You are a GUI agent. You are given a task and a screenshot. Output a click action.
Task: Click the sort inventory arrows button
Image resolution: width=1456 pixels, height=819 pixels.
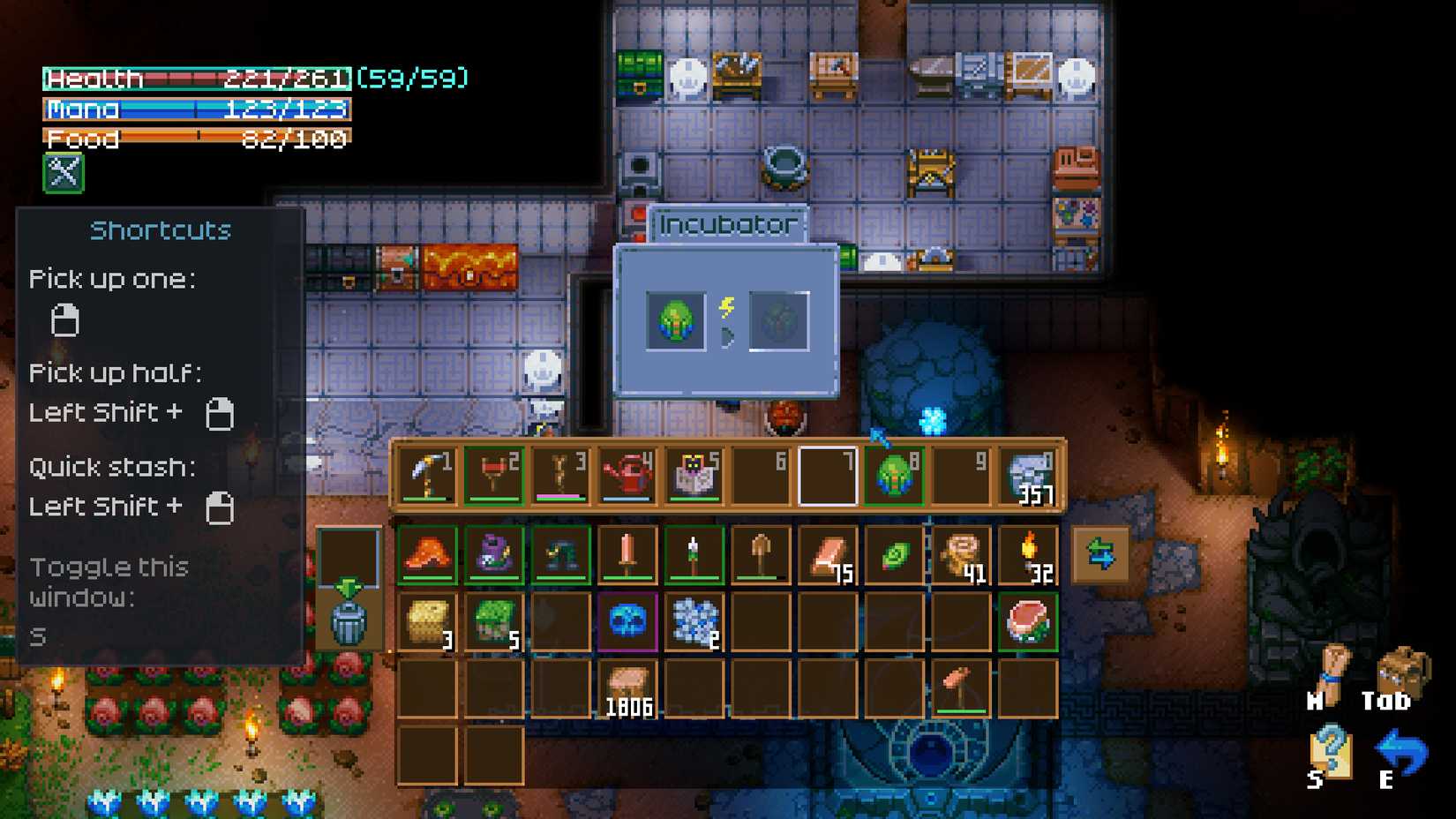click(x=1100, y=554)
